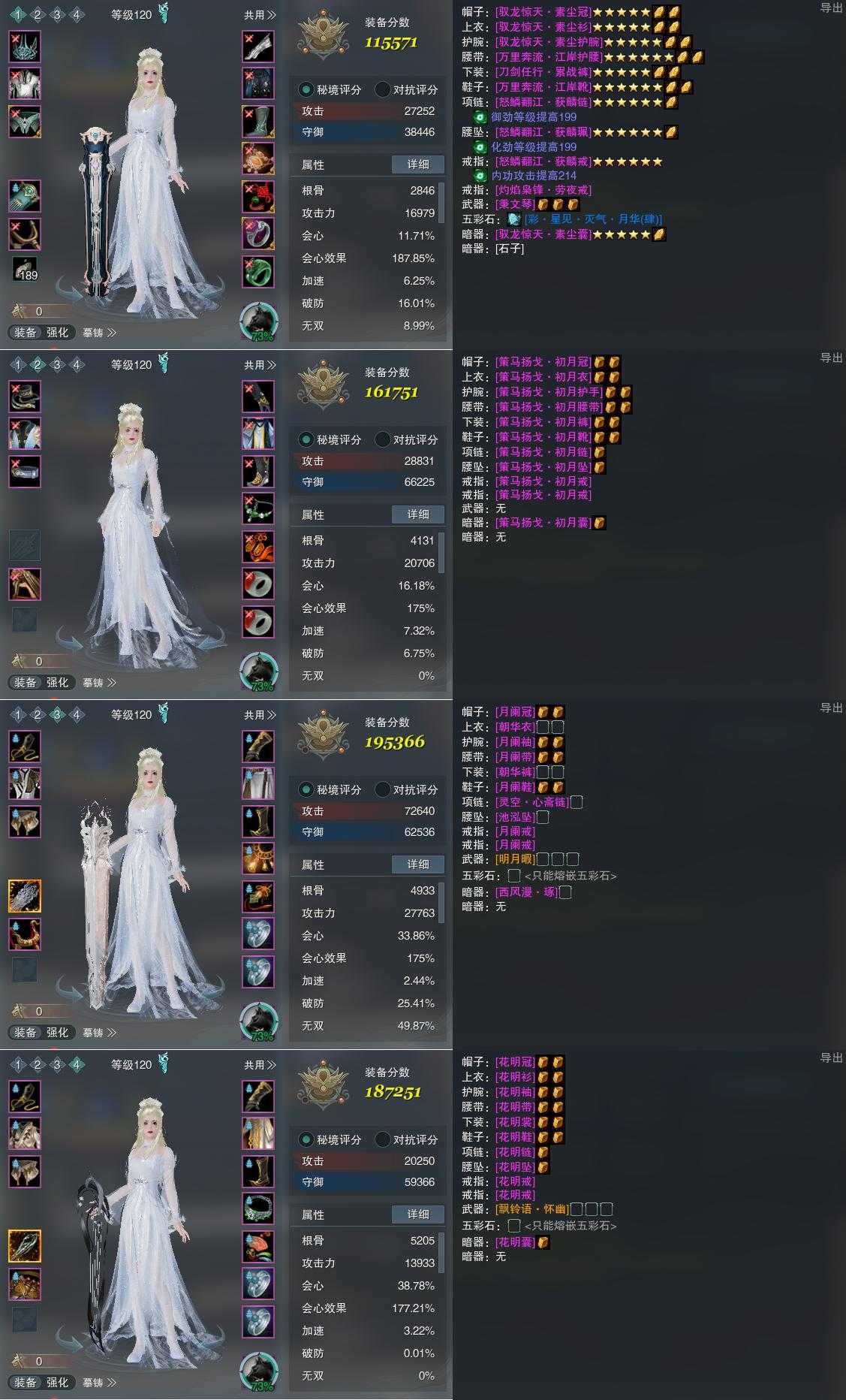Select 秘境评分 under the 161751 score
Viewport: 846px width, 1400px height.
[x=330, y=440]
